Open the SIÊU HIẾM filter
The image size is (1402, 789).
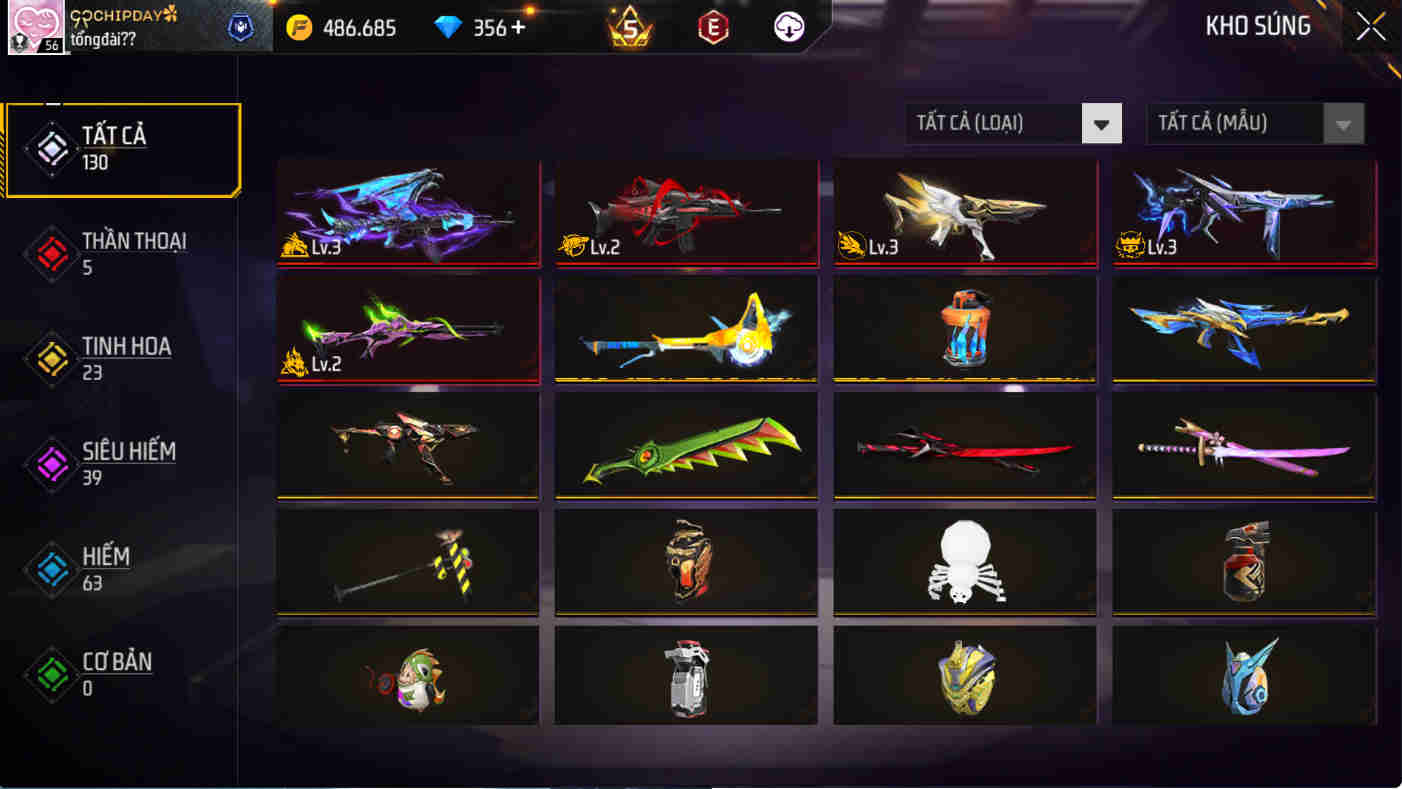point(117,462)
